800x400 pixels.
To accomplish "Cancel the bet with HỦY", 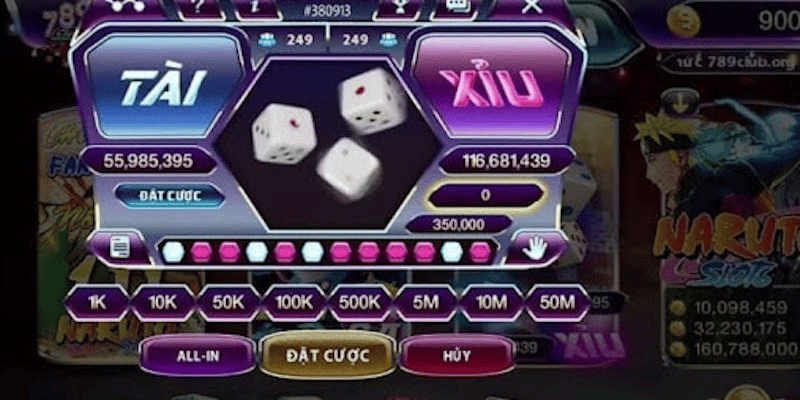I will (456, 354).
